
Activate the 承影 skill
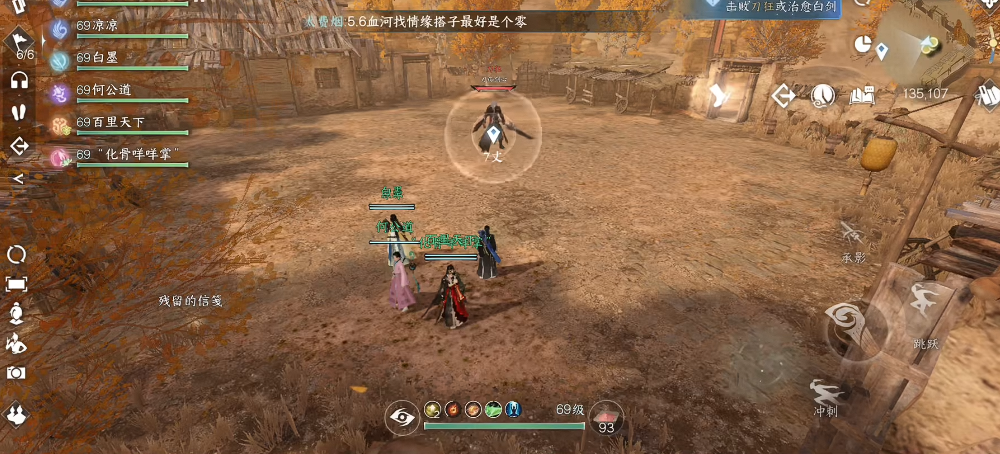click(x=852, y=234)
